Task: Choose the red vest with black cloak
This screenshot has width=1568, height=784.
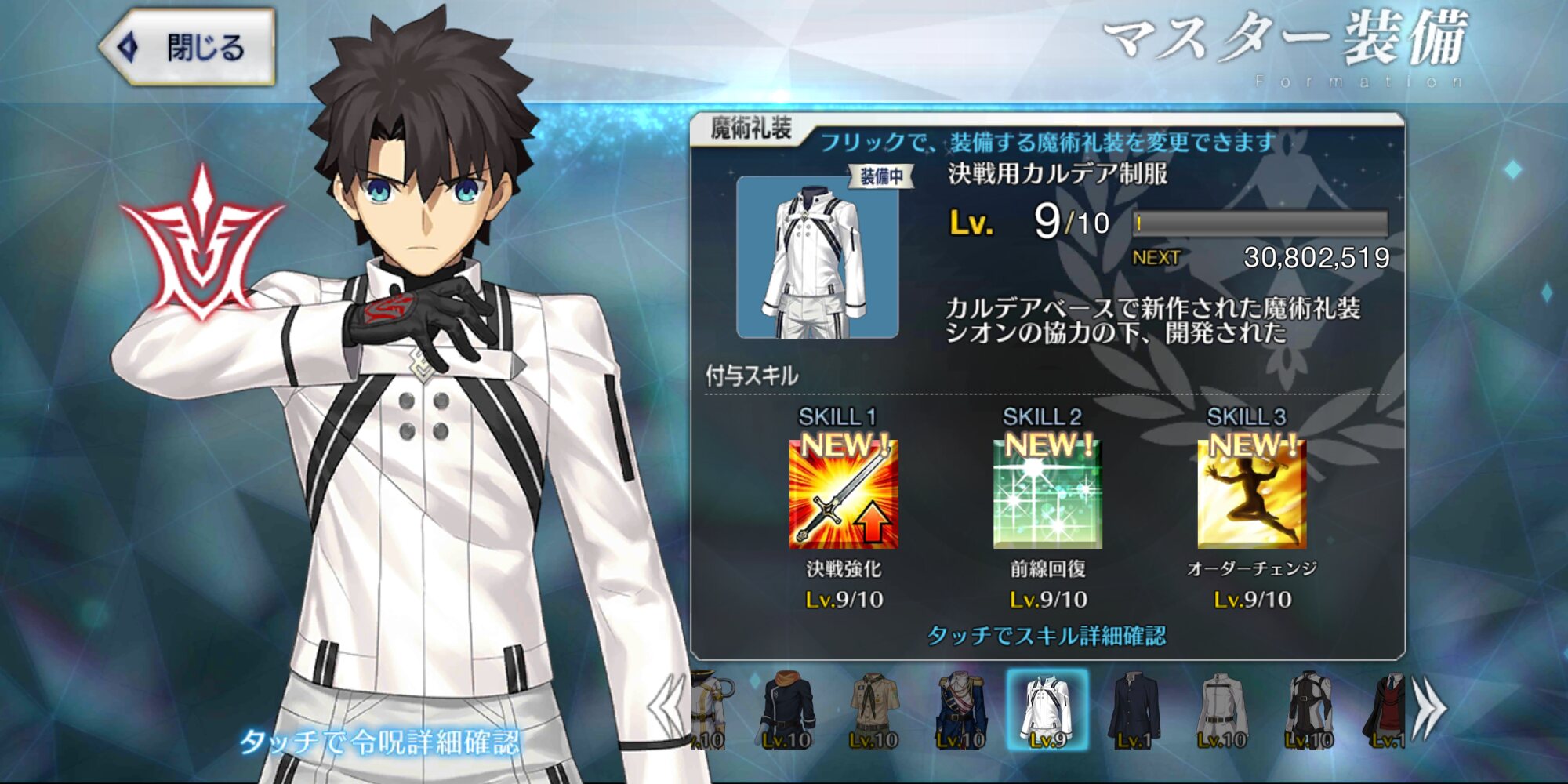Action: (x=1386, y=710)
